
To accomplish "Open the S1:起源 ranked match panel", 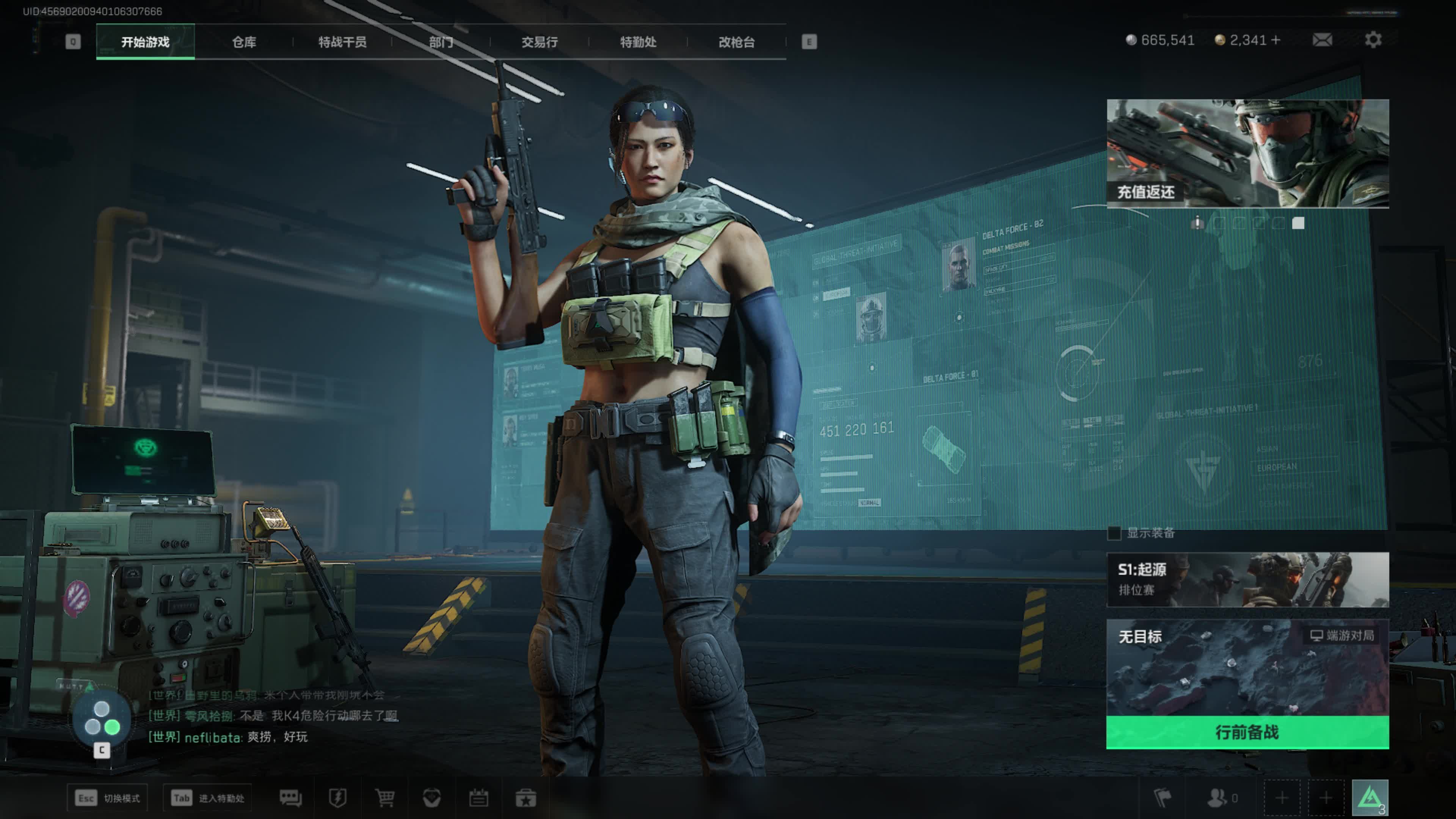I will [x=1247, y=579].
